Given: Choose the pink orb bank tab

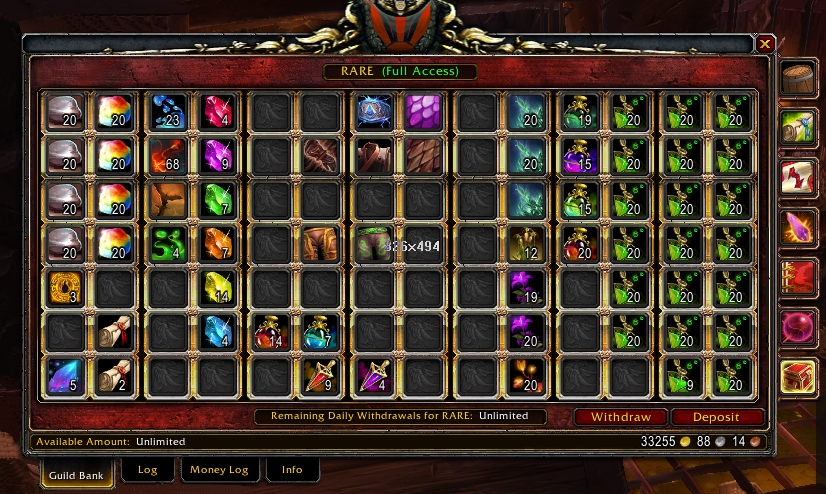Looking at the screenshot, I should (x=798, y=327).
